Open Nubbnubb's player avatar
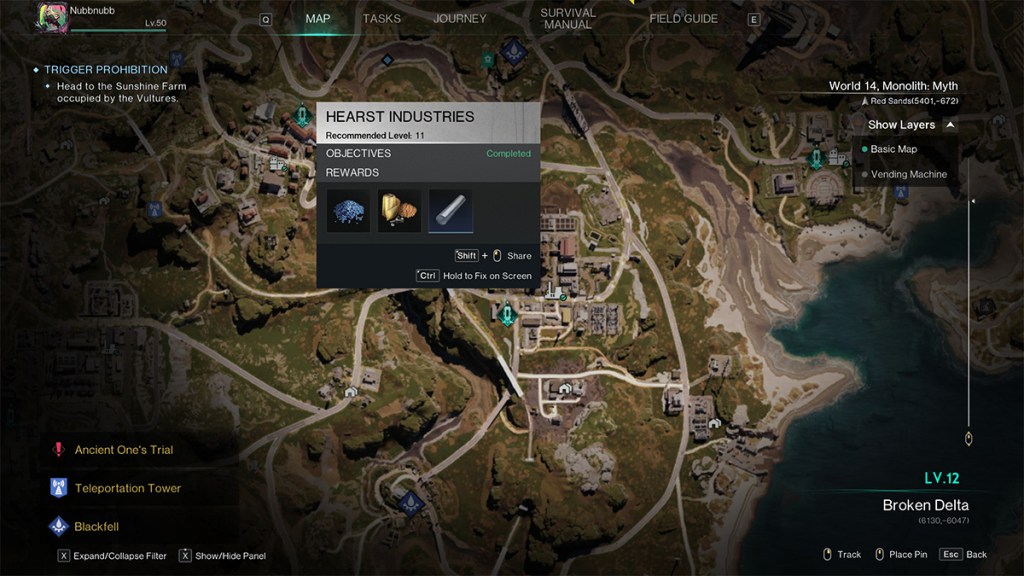The width and height of the screenshot is (1024, 576). click(52, 17)
